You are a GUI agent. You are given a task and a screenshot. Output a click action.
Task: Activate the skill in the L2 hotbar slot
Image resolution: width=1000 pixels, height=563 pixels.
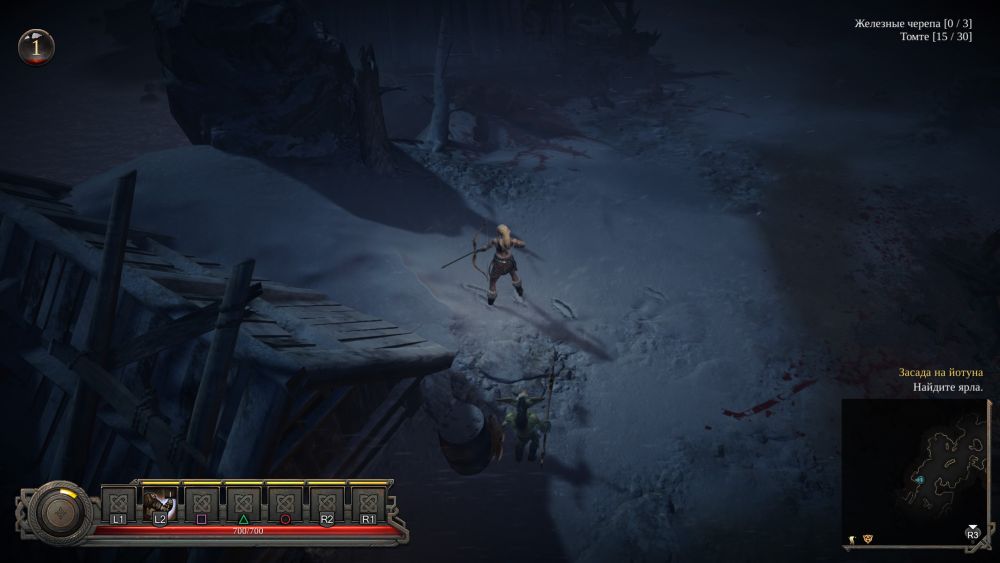pyautogui.click(x=160, y=502)
